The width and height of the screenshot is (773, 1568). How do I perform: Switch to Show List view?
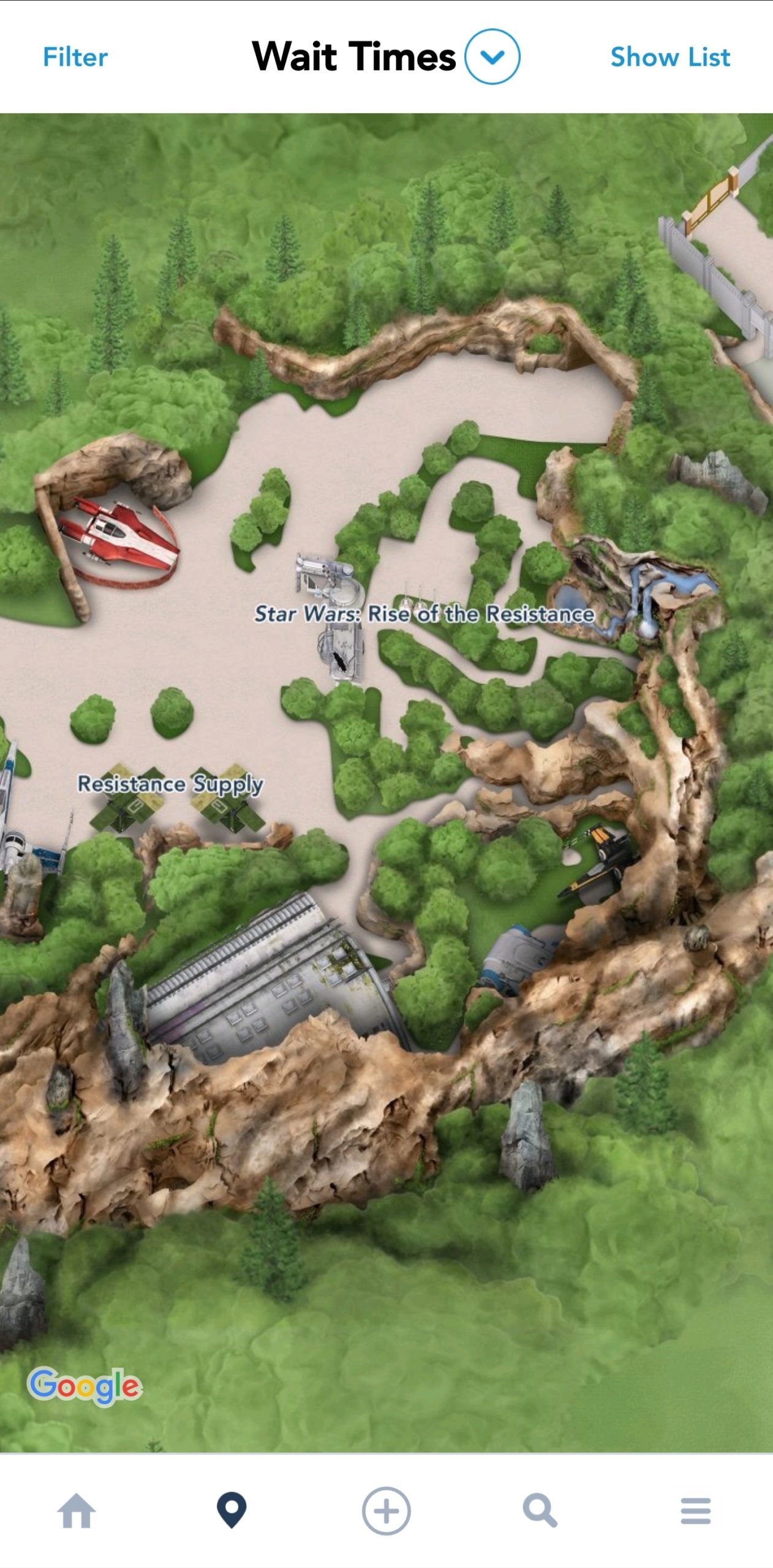(x=670, y=57)
